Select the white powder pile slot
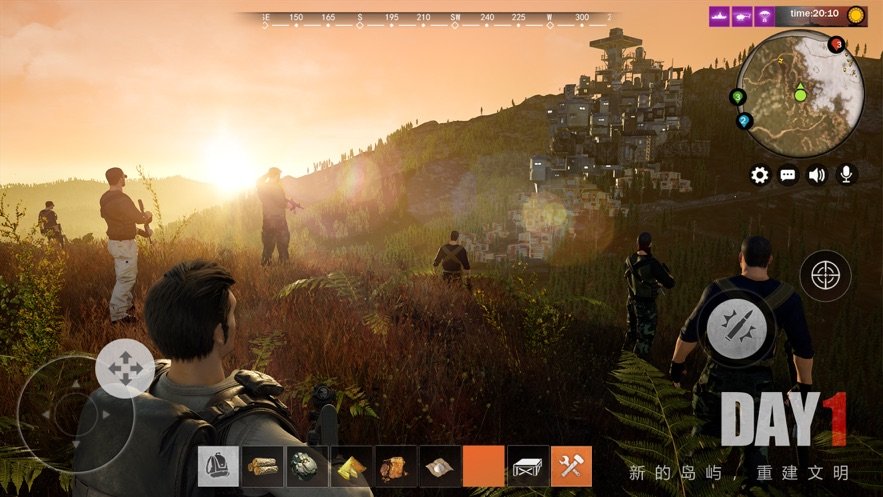Image resolution: width=883 pixels, height=497 pixels. pos(439,466)
